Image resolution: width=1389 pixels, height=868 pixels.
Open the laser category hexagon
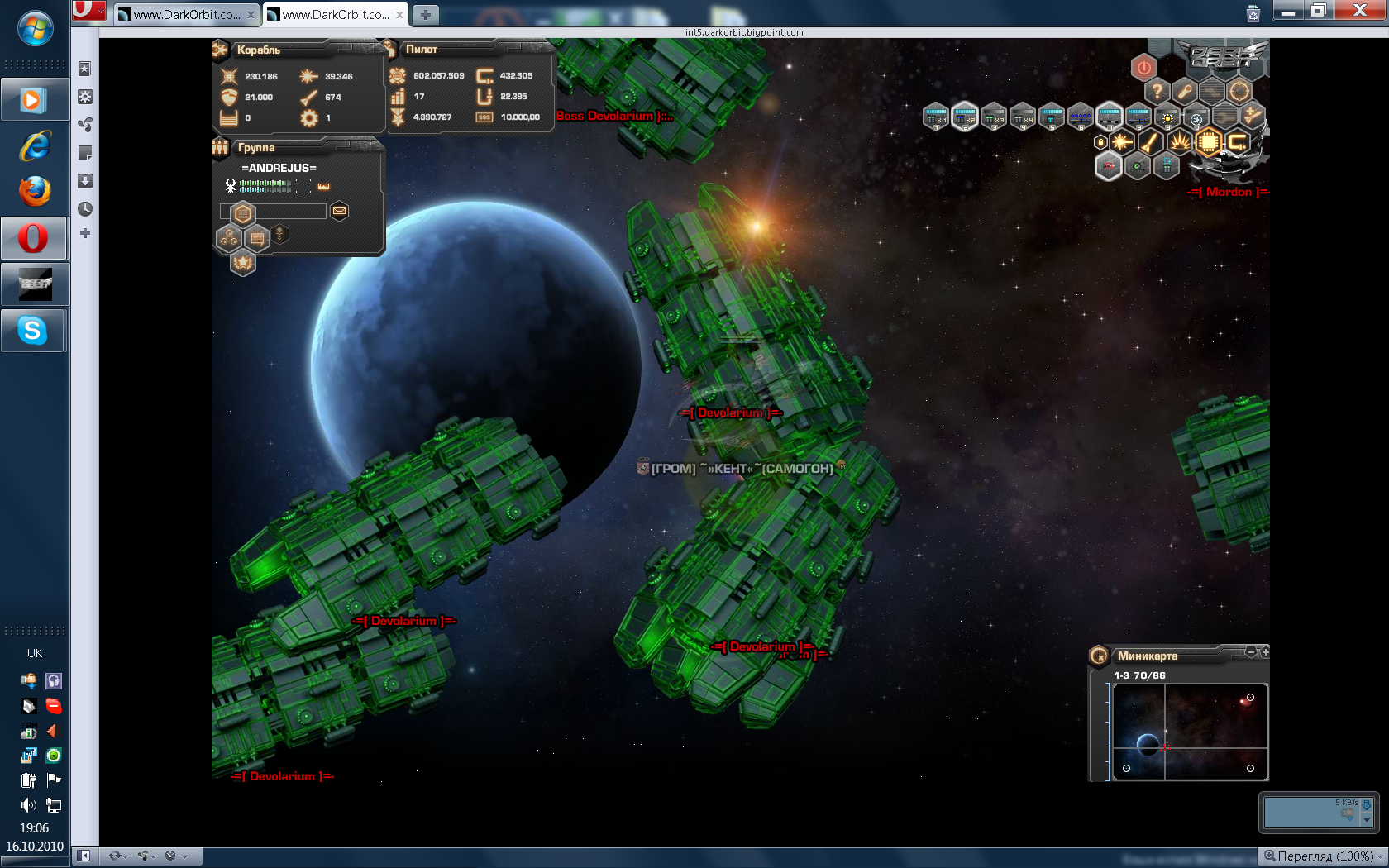coord(1122,142)
